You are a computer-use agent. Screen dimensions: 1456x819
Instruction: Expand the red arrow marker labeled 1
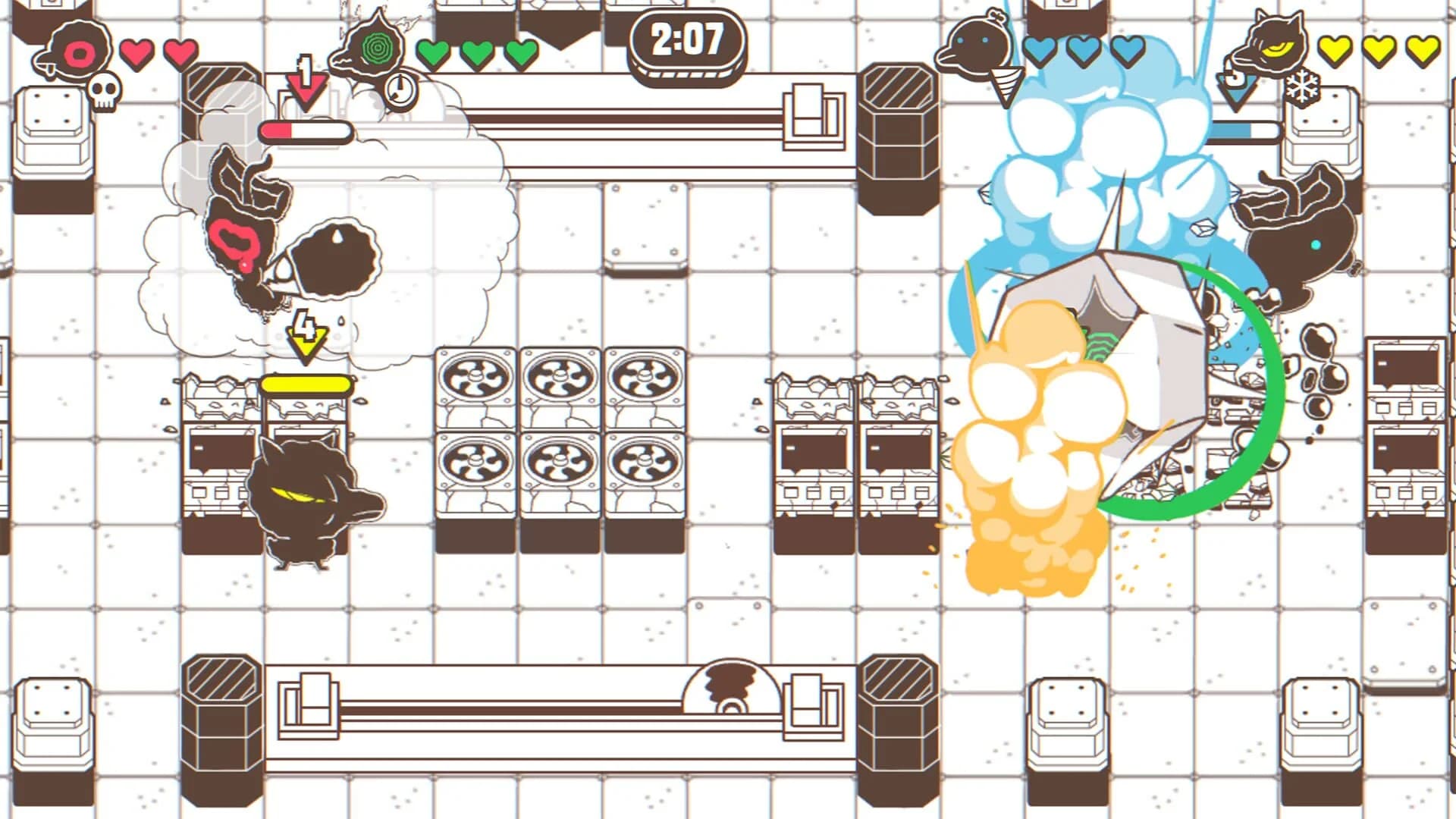(306, 82)
